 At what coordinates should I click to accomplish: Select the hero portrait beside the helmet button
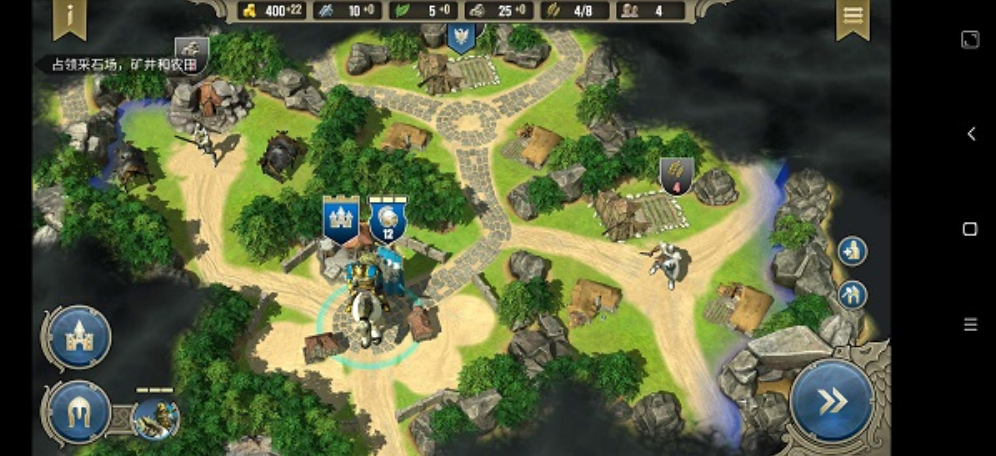point(155,417)
